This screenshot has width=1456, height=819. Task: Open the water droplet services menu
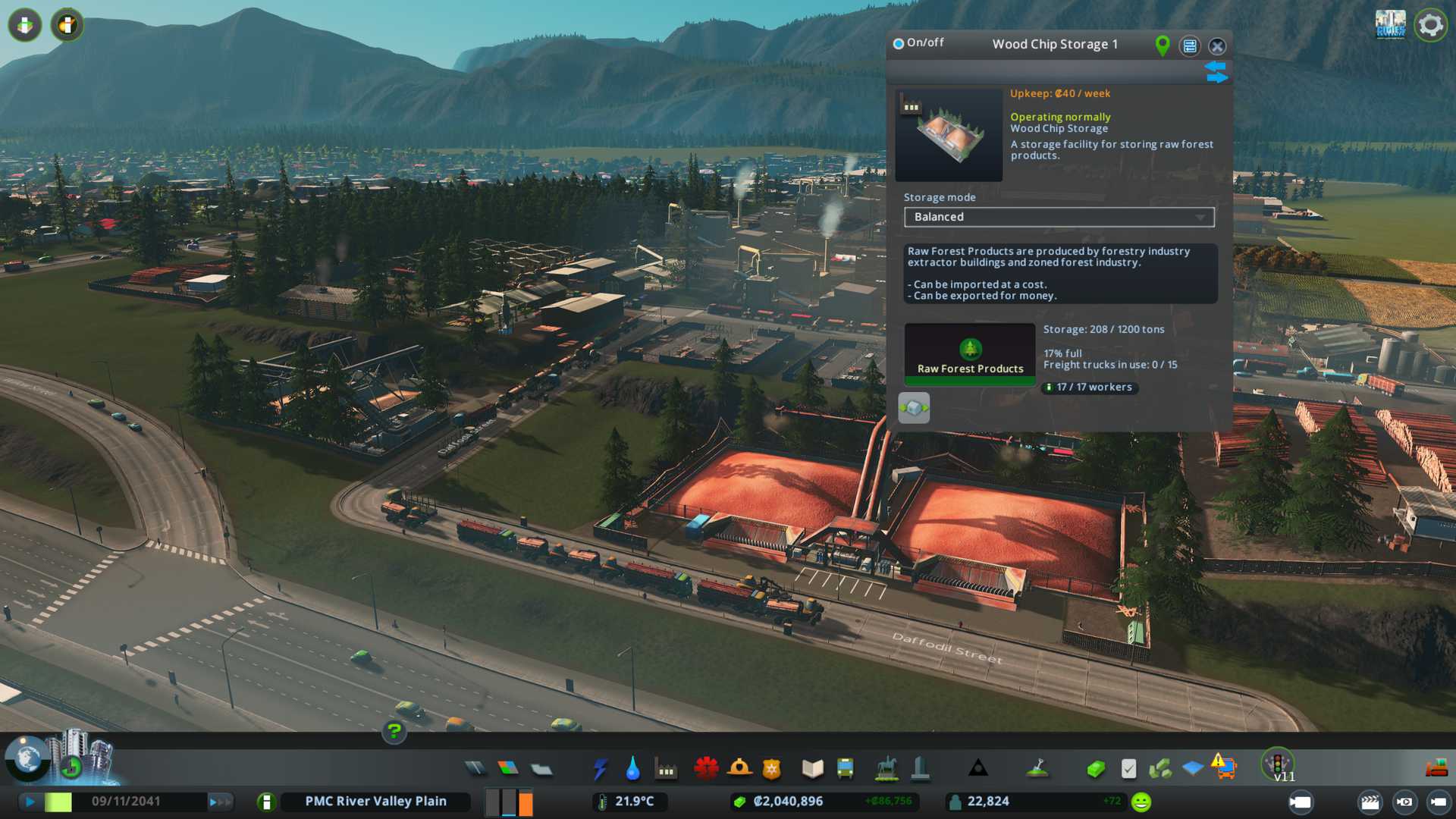coord(632,769)
